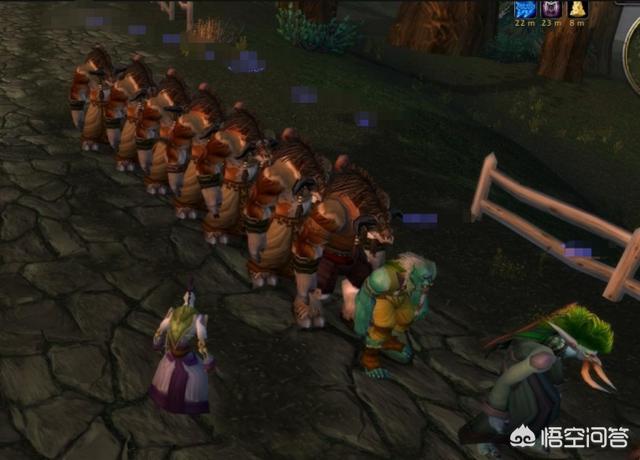Click the blue buff icon with 22 m
The width and height of the screenshot is (640, 460).
click(525, 10)
